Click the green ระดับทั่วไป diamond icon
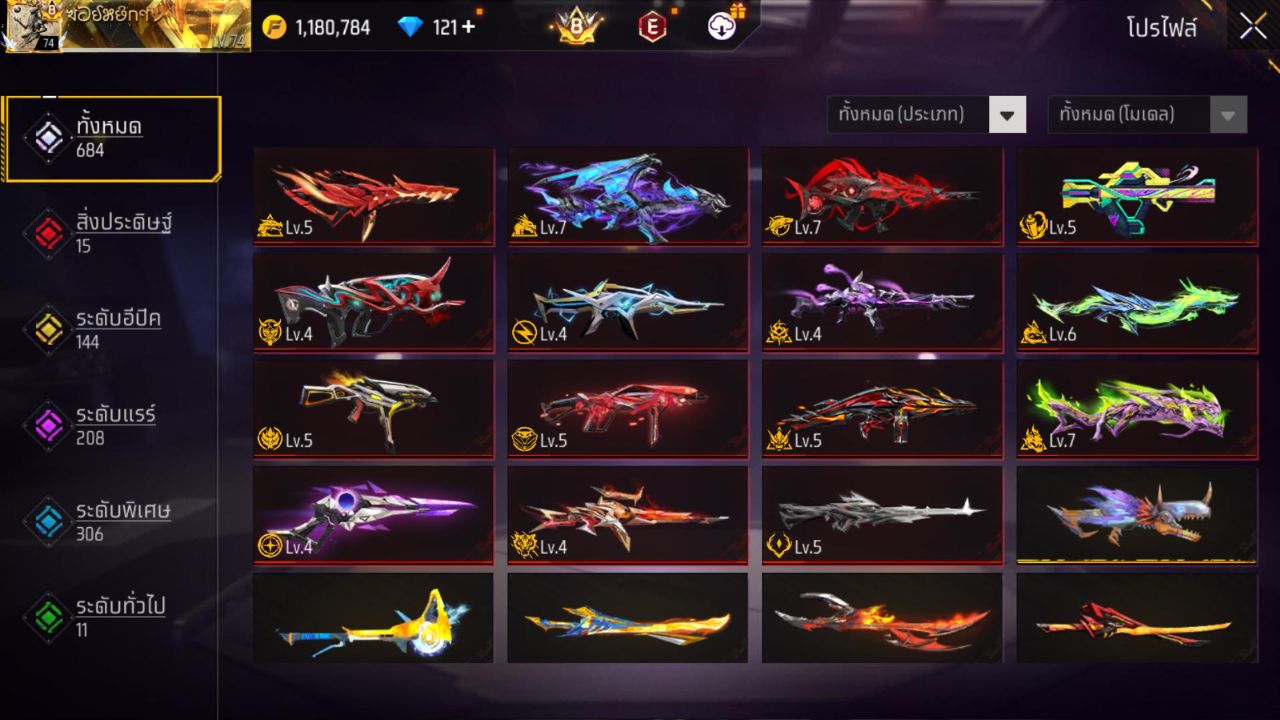1280x720 pixels. click(x=48, y=618)
